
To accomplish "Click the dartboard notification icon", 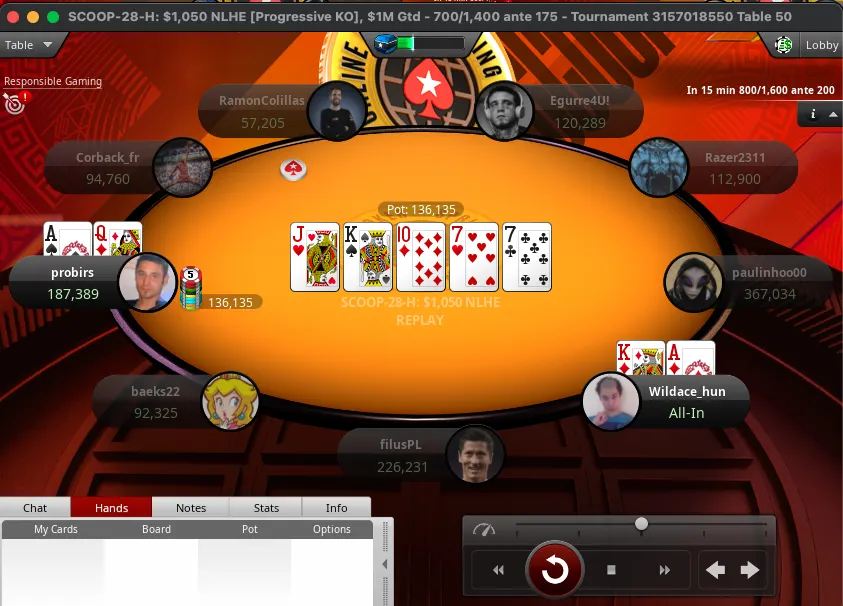I will pyautogui.click(x=13, y=102).
